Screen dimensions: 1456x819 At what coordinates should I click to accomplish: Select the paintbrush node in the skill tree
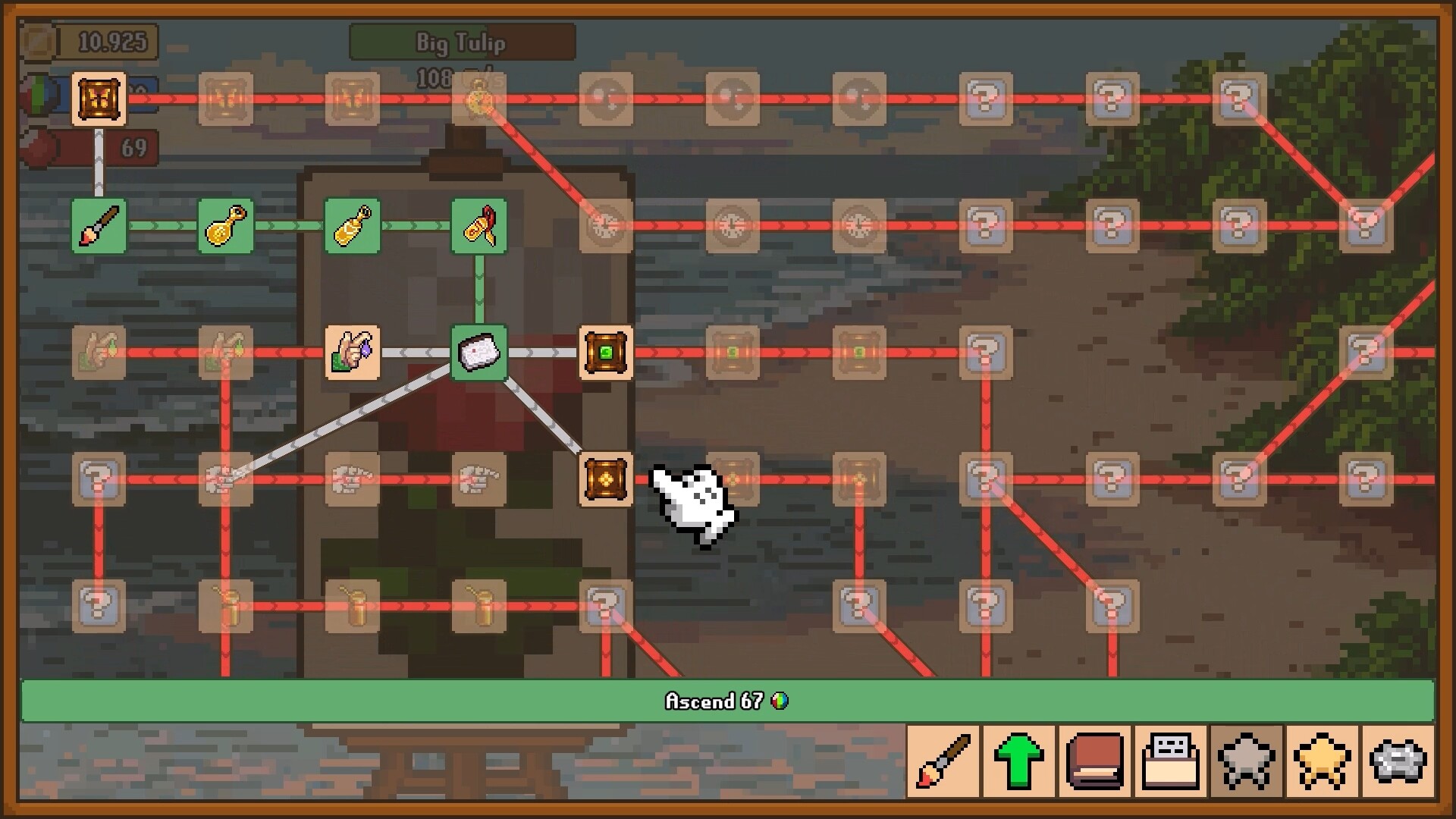click(98, 226)
